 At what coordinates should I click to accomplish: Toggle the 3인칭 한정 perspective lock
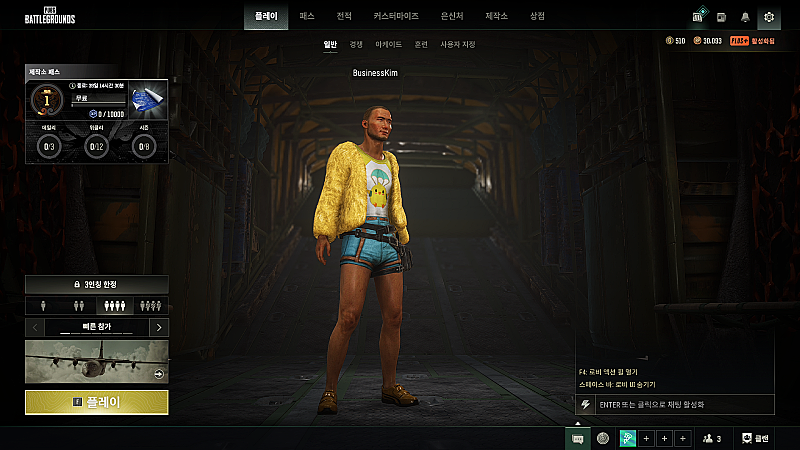click(x=97, y=285)
